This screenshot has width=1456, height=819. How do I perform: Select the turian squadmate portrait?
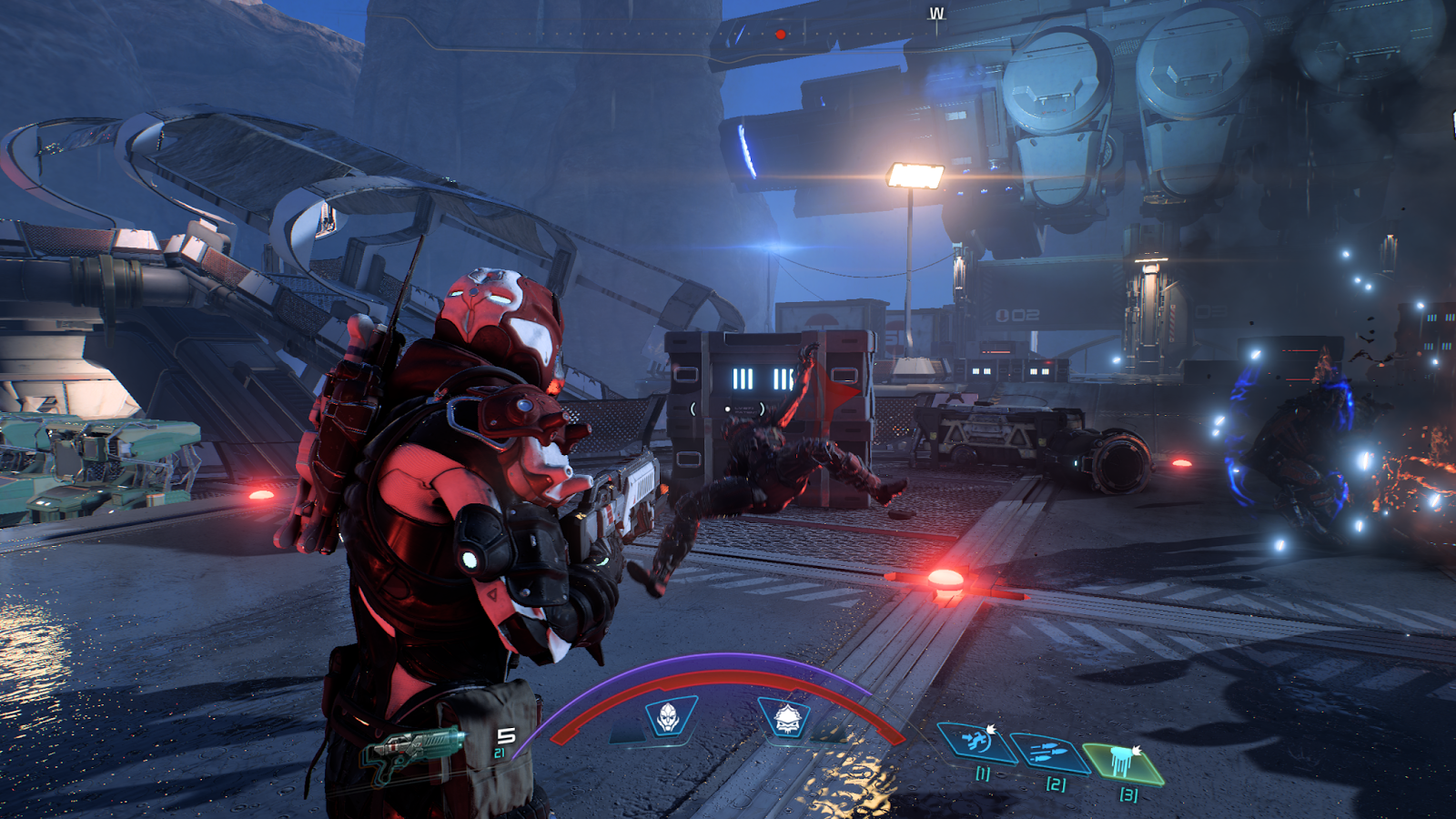[x=669, y=716]
